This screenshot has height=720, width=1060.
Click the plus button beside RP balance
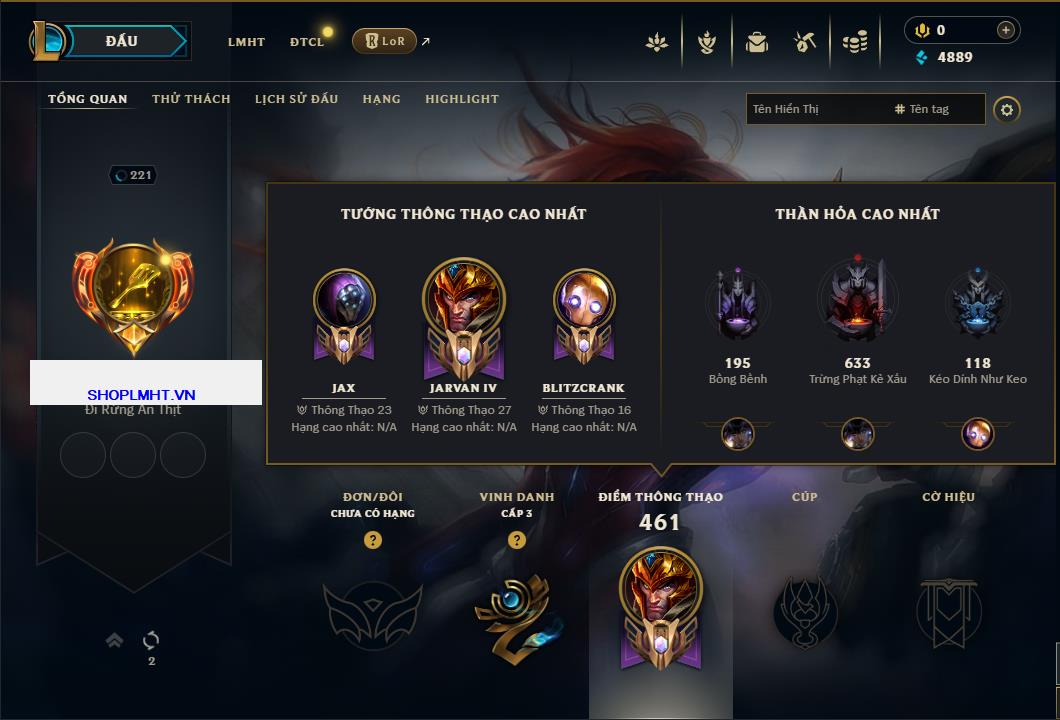1006,30
